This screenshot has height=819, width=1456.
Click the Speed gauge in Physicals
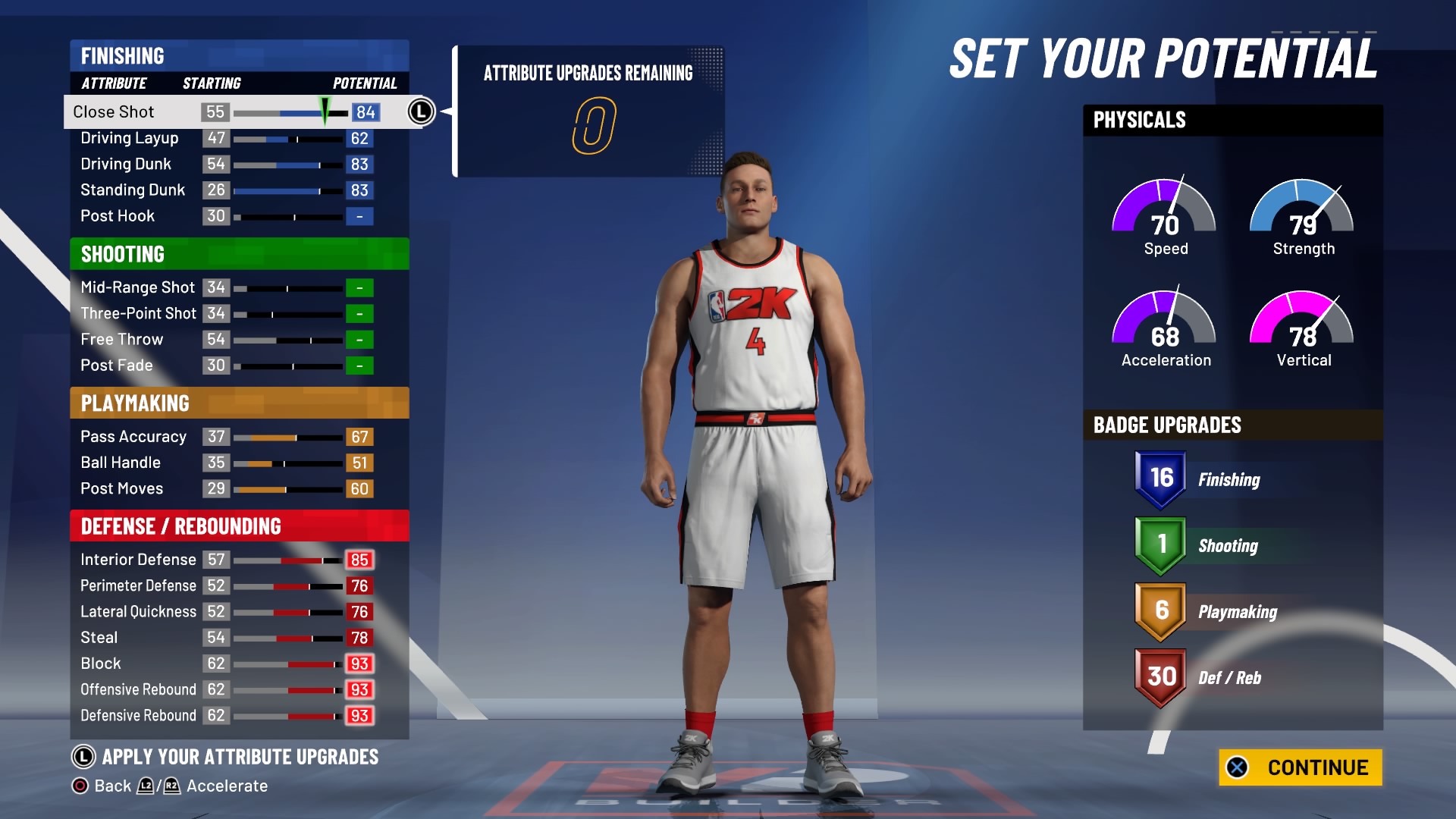1165,216
